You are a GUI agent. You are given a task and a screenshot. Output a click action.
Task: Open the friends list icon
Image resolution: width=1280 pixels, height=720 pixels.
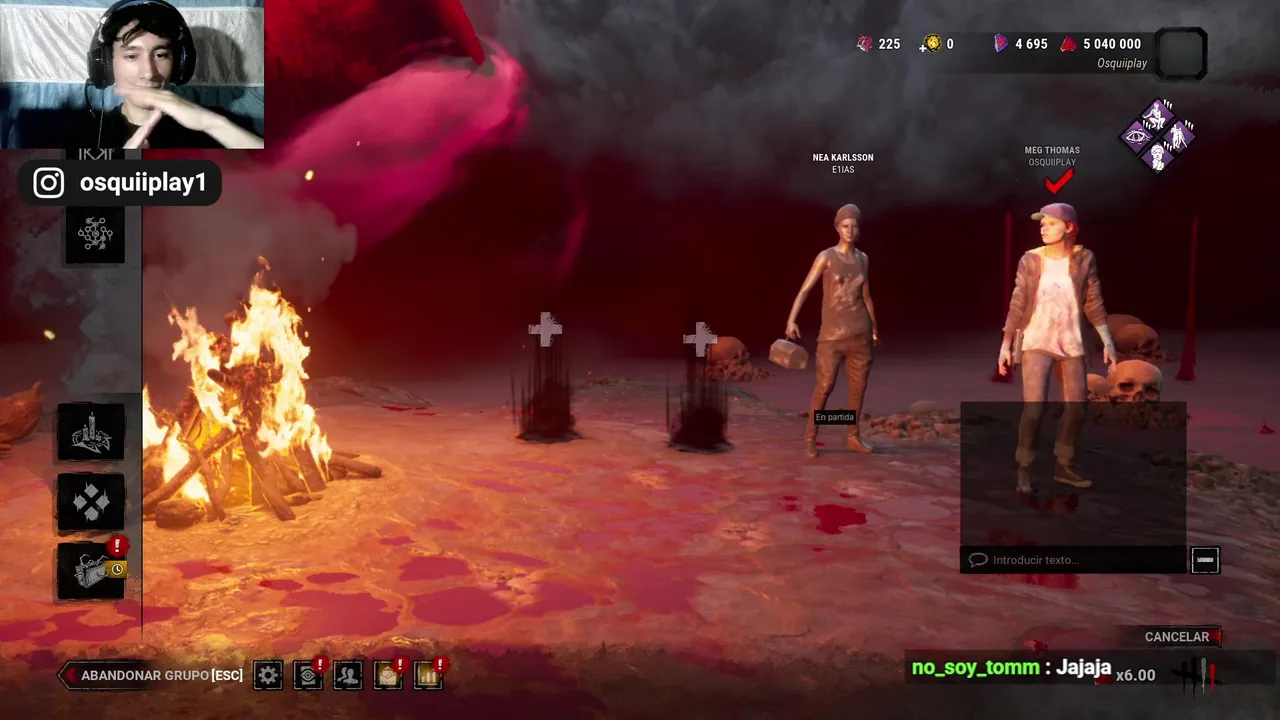348,676
